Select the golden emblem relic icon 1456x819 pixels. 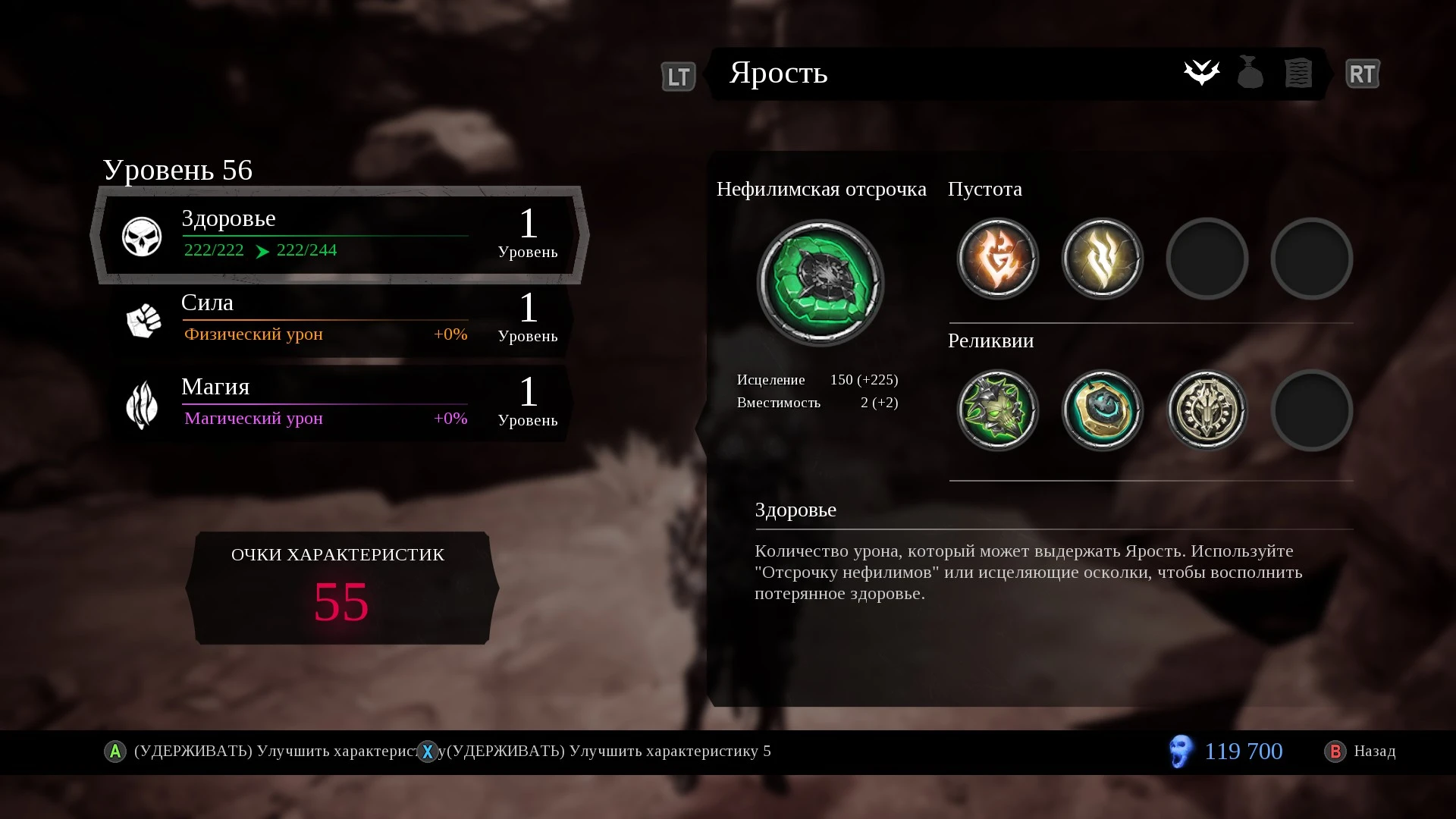(1207, 410)
